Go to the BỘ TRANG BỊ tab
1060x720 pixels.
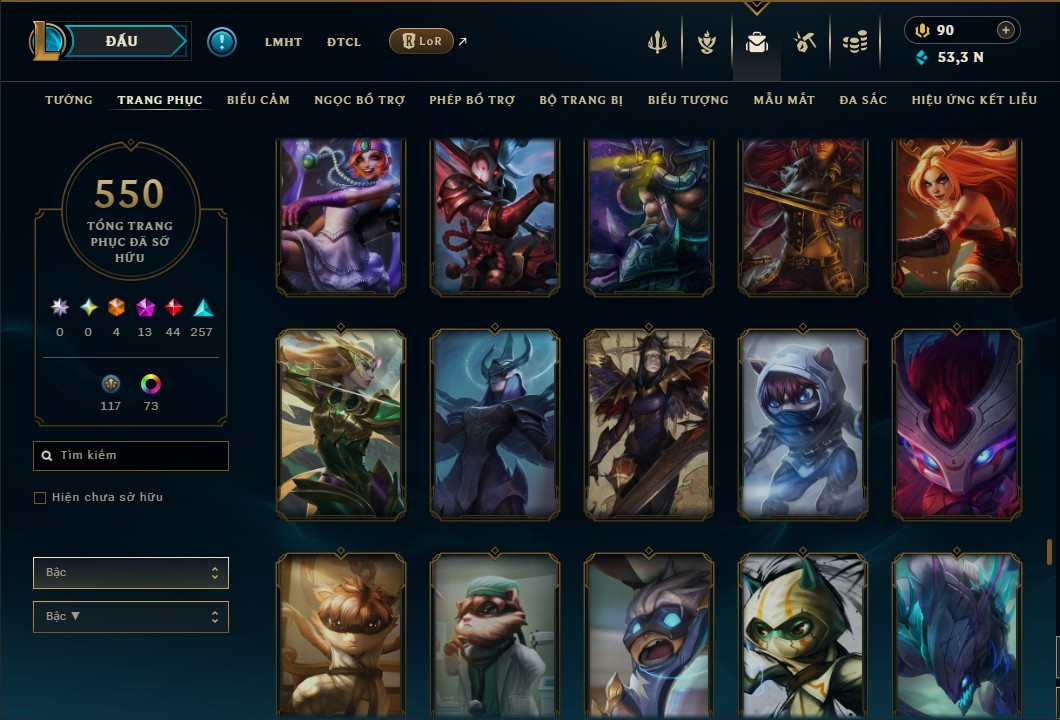[x=581, y=100]
